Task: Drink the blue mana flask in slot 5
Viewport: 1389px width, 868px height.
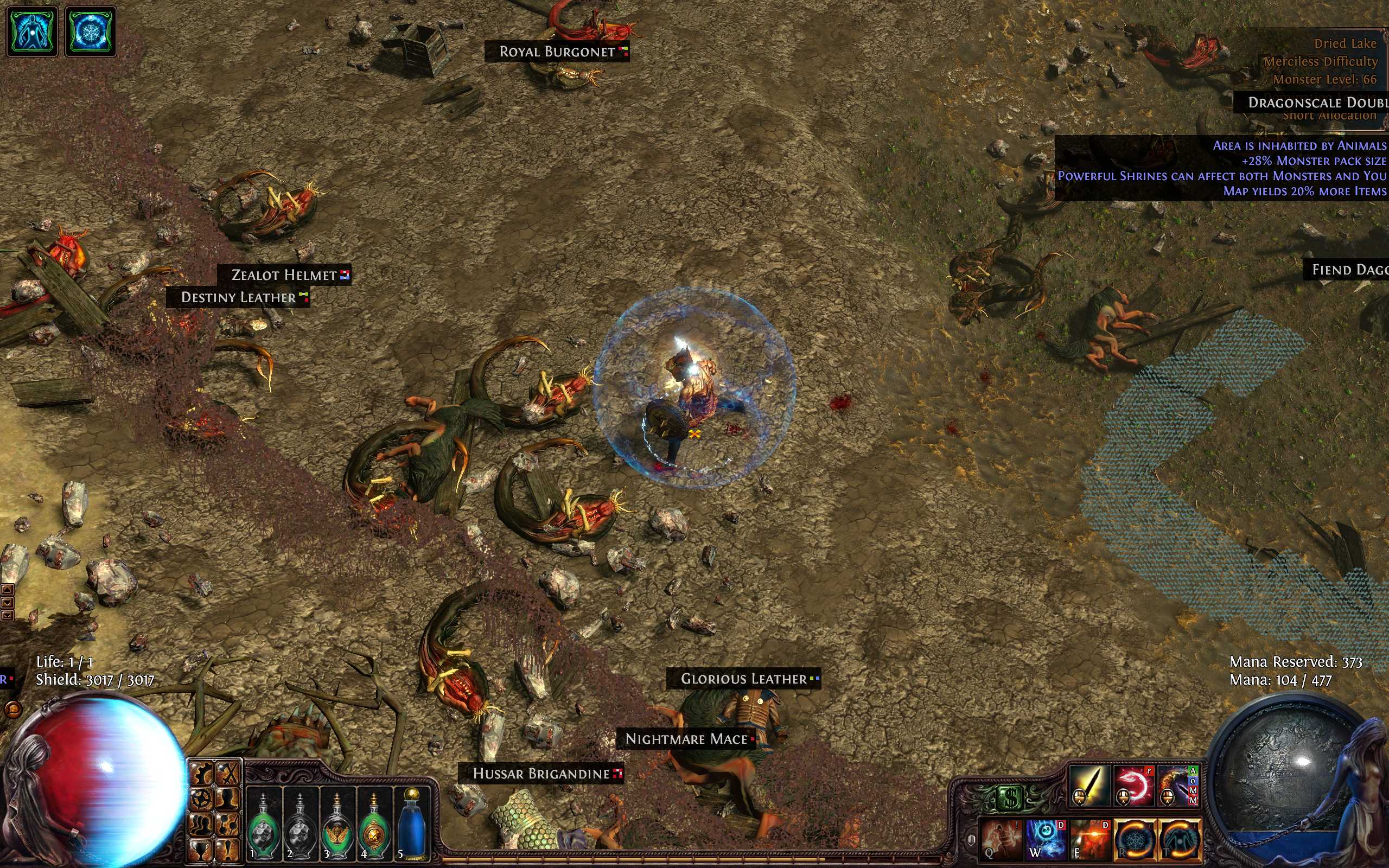Action: [x=411, y=825]
